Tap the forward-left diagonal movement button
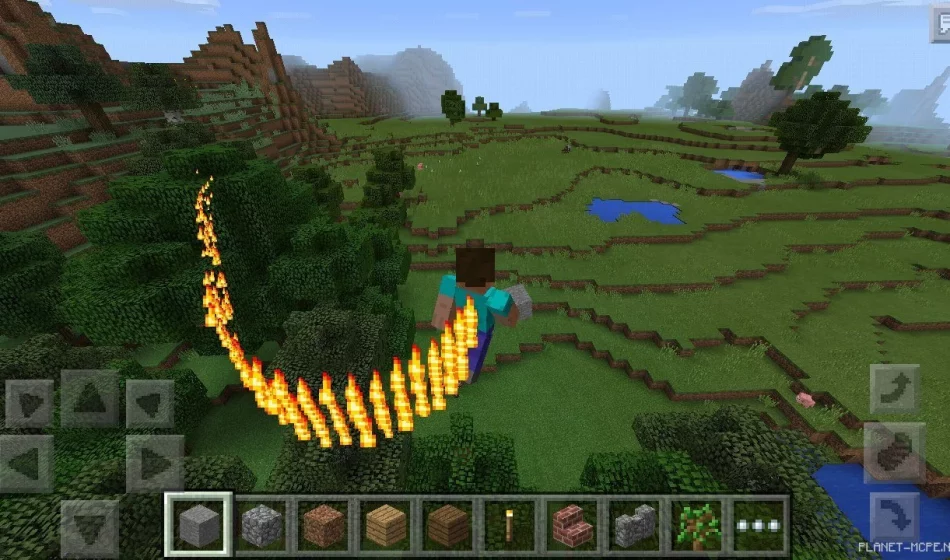 [29, 402]
